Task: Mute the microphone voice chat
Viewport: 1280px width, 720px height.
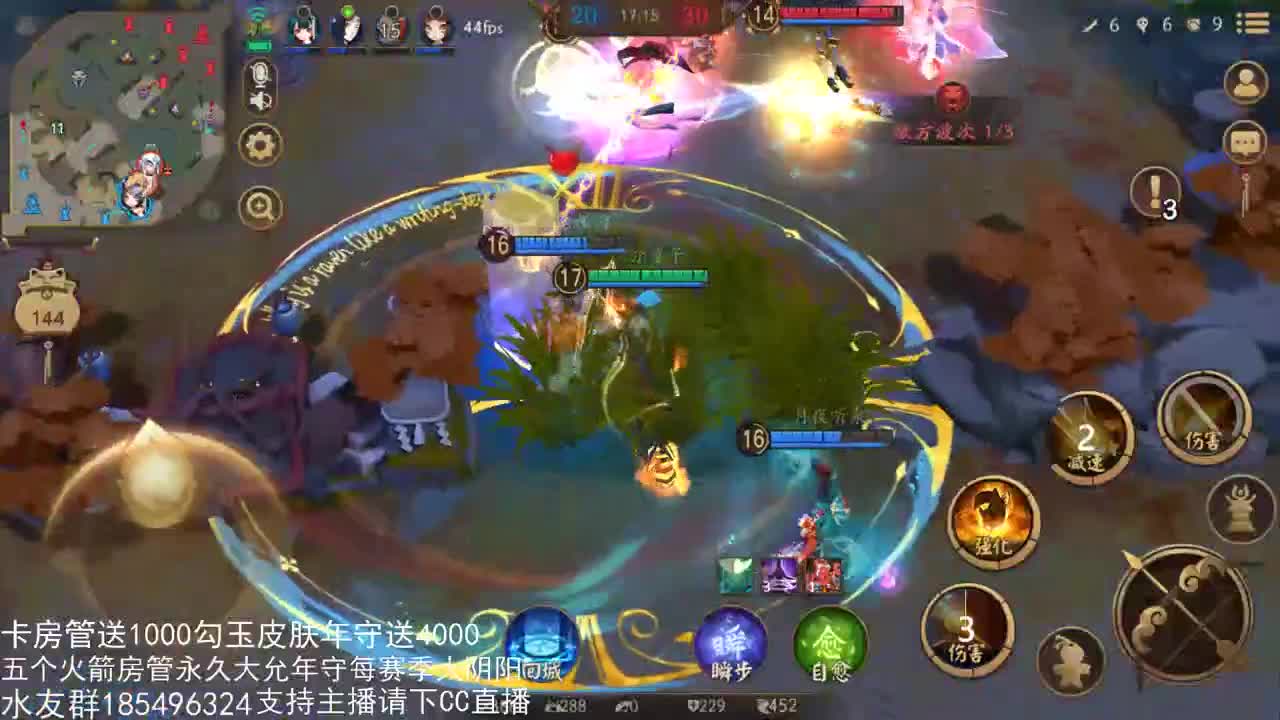Action: (261, 73)
